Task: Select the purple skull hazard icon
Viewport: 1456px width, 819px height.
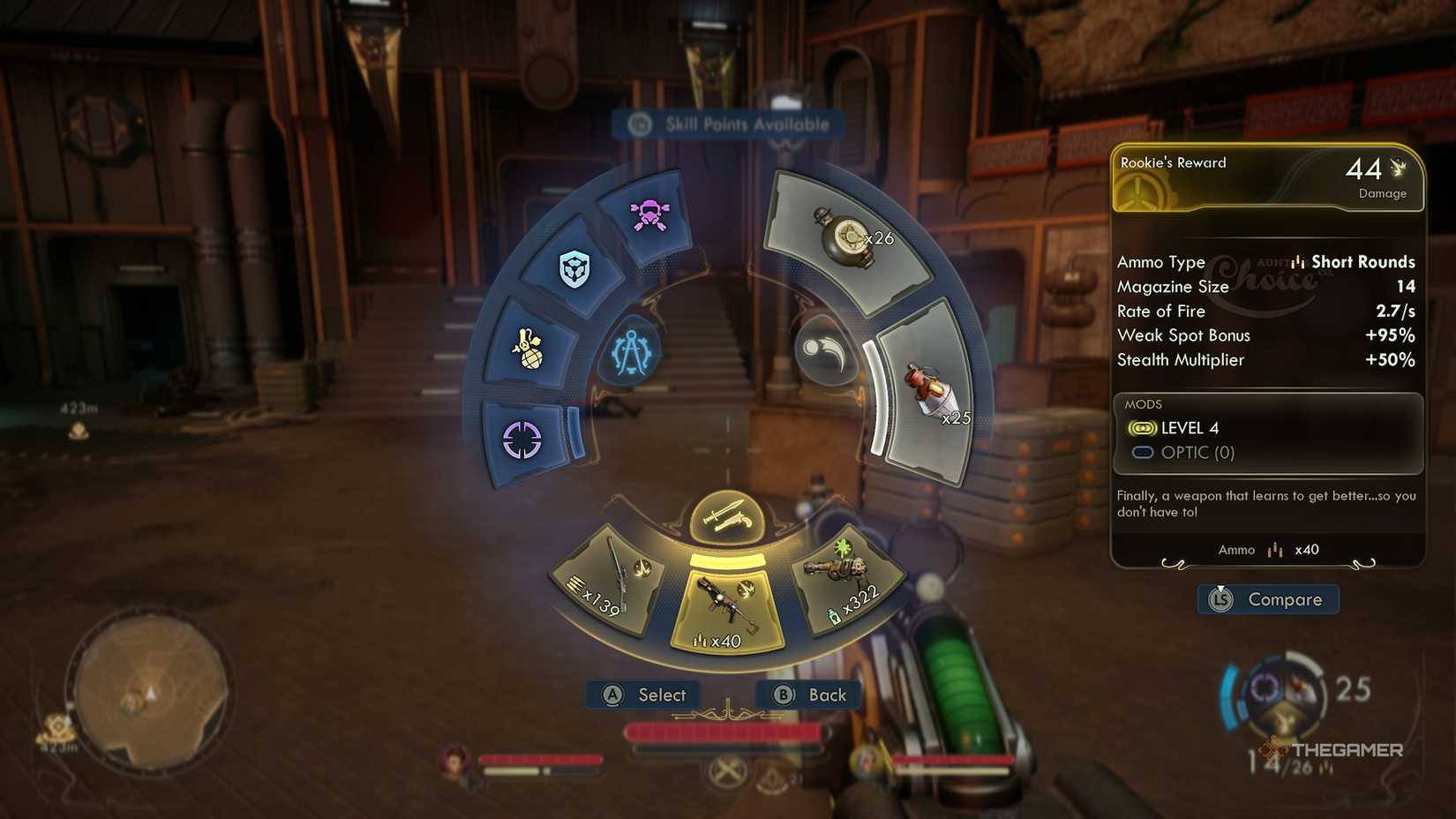Action: tap(649, 214)
